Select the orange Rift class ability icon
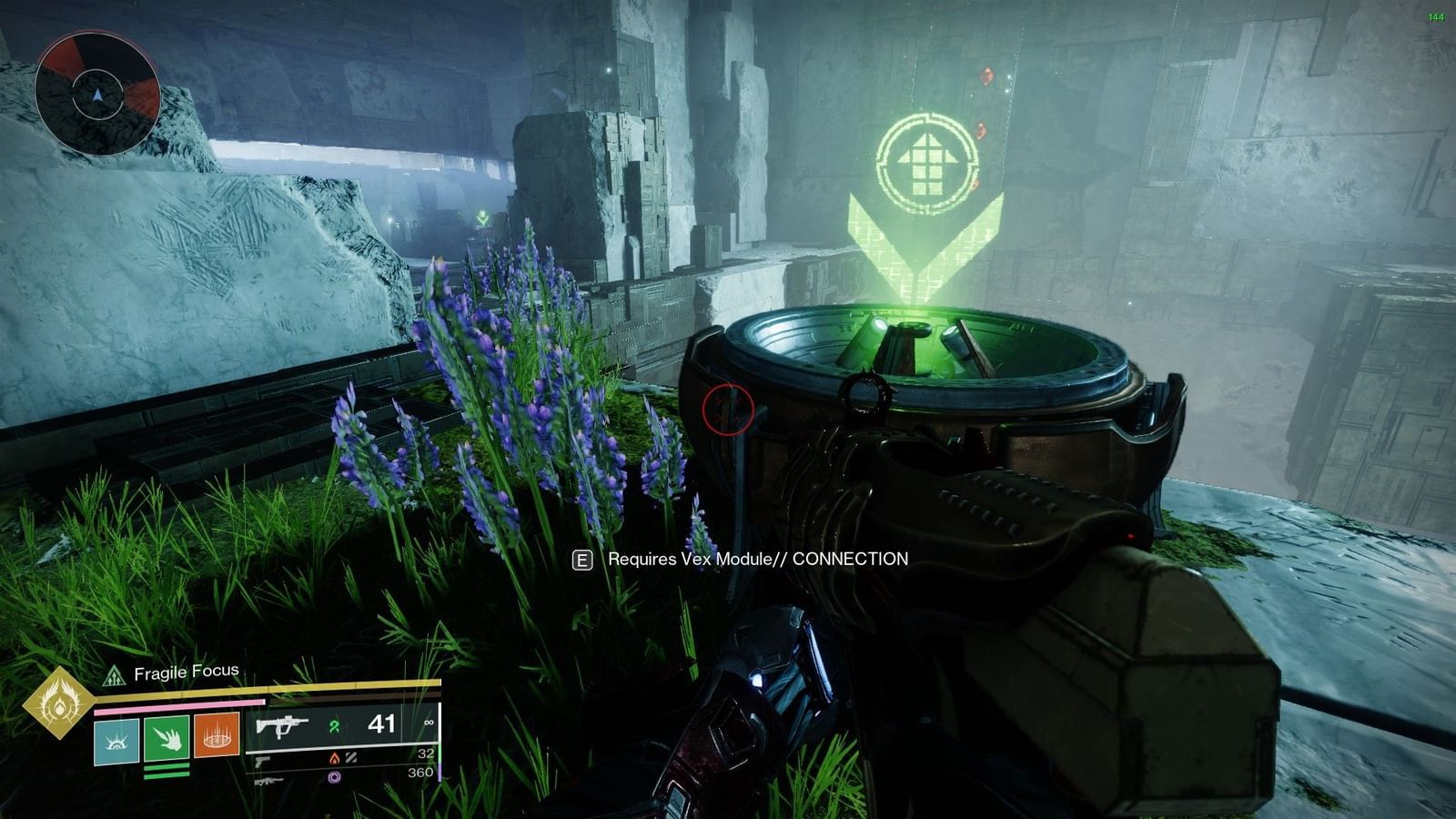The image size is (1456, 819). click(x=217, y=738)
